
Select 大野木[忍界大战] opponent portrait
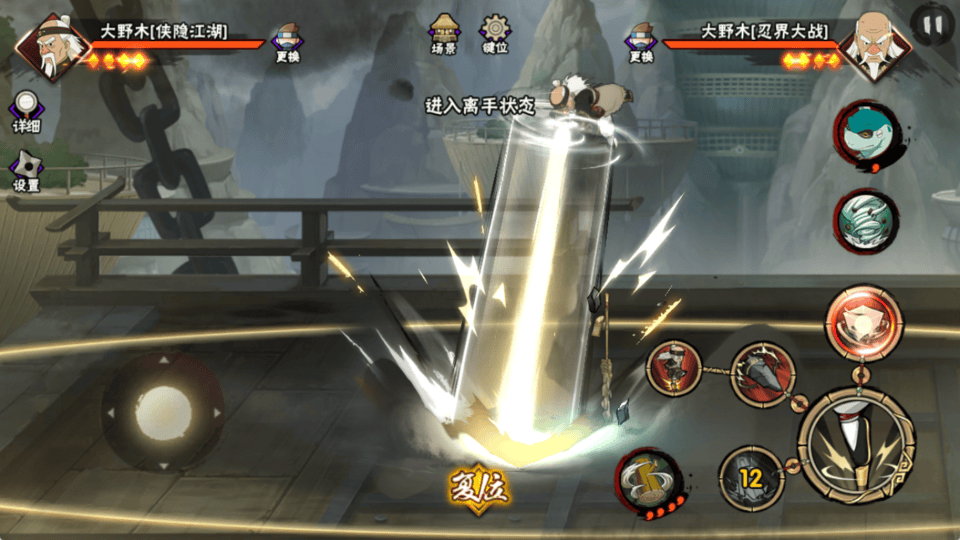[x=866, y=45]
